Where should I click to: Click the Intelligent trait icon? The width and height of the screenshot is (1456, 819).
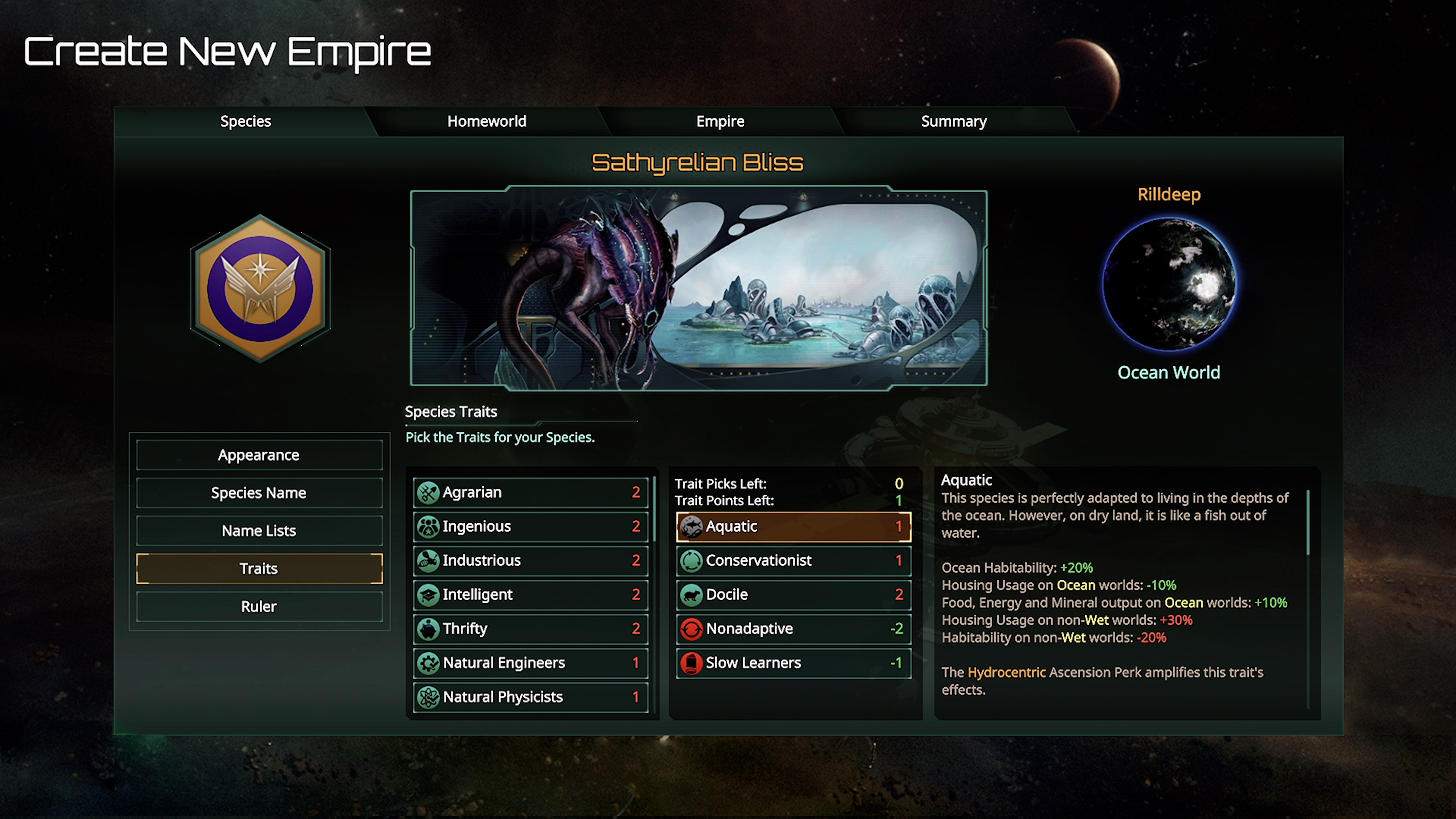(x=428, y=595)
